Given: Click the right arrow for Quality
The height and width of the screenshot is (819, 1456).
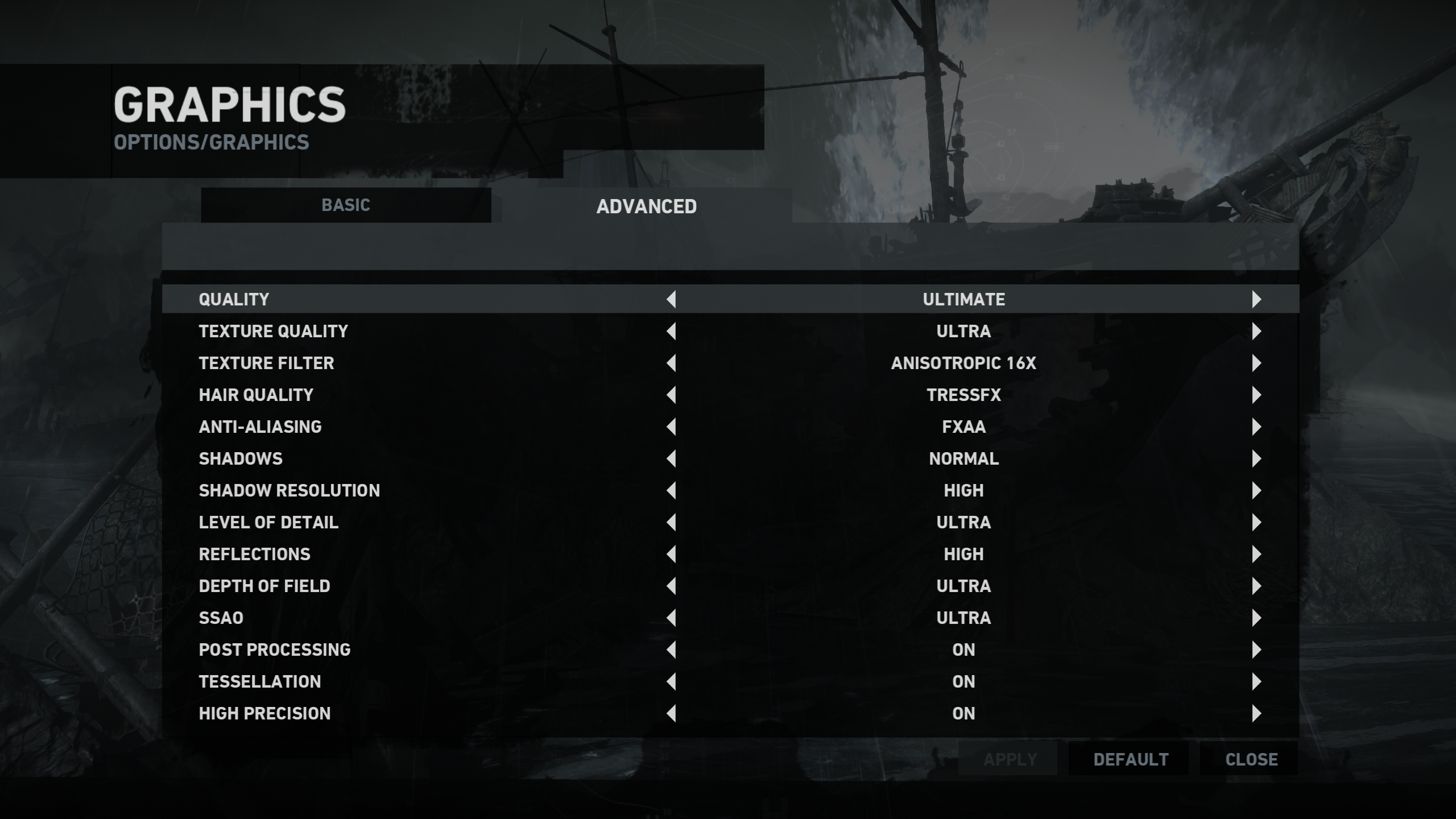Looking at the screenshot, I should (x=1256, y=299).
